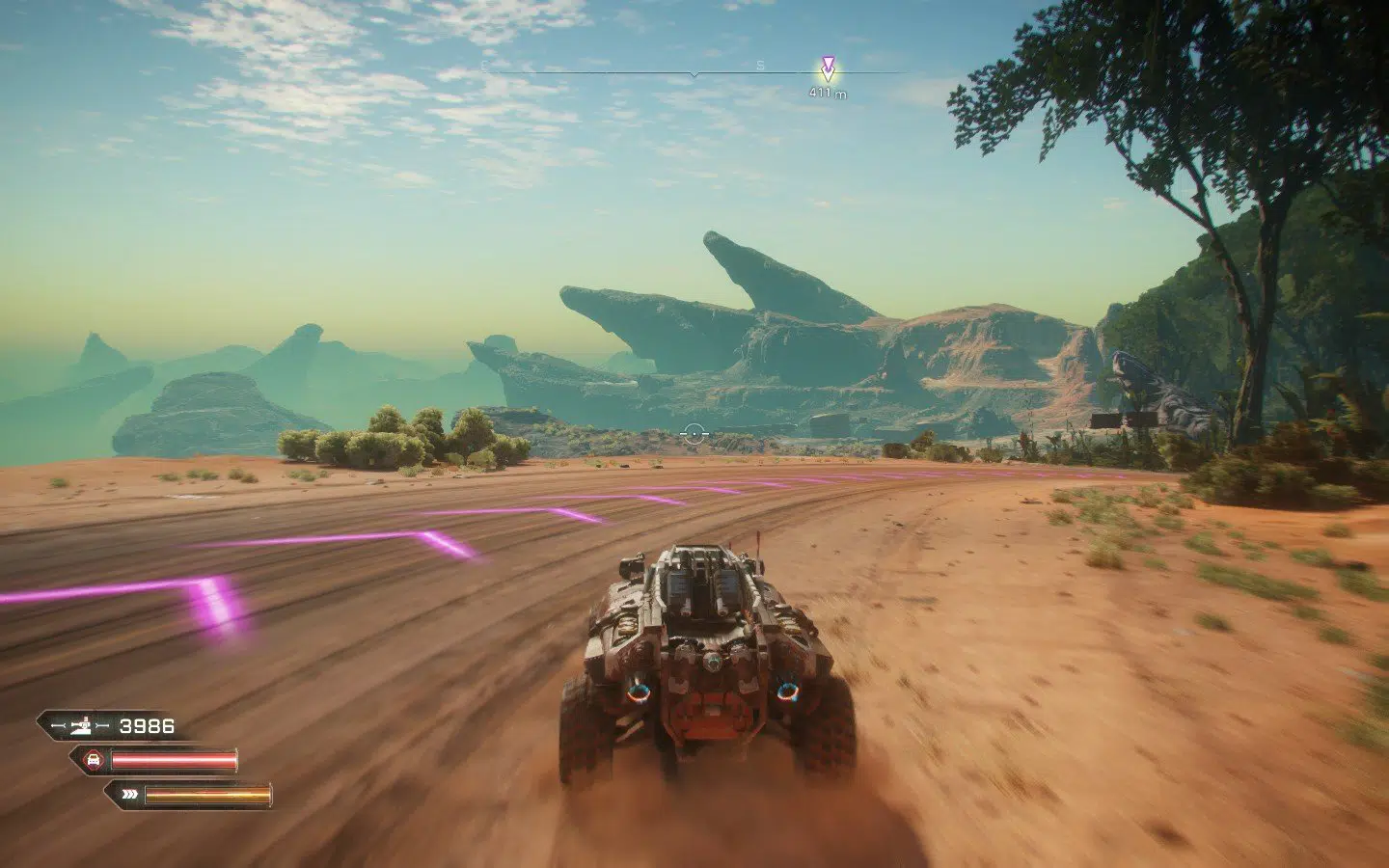Click the right arrow beside the turret icon
1389x868 pixels.
[x=101, y=725]
